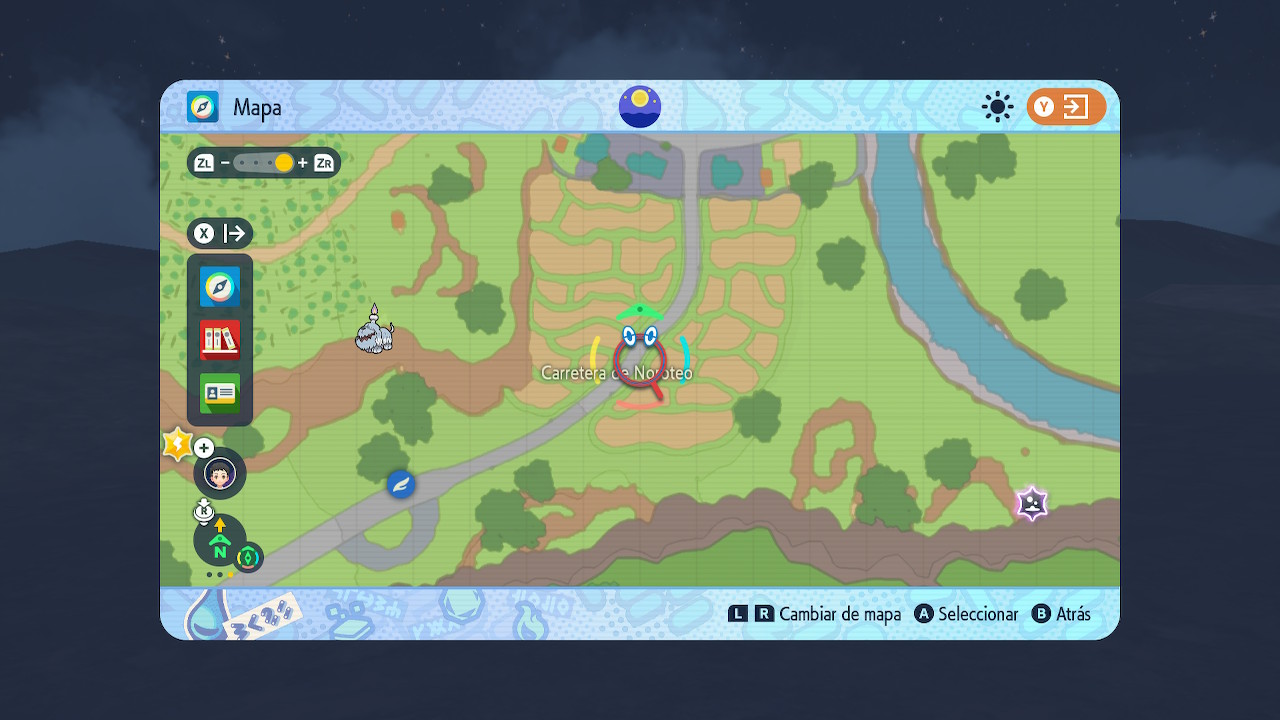The height and width of the screenshot is (720, 1280).
Task: Open the compass Map app icon
Action: (x=220, y=287)
